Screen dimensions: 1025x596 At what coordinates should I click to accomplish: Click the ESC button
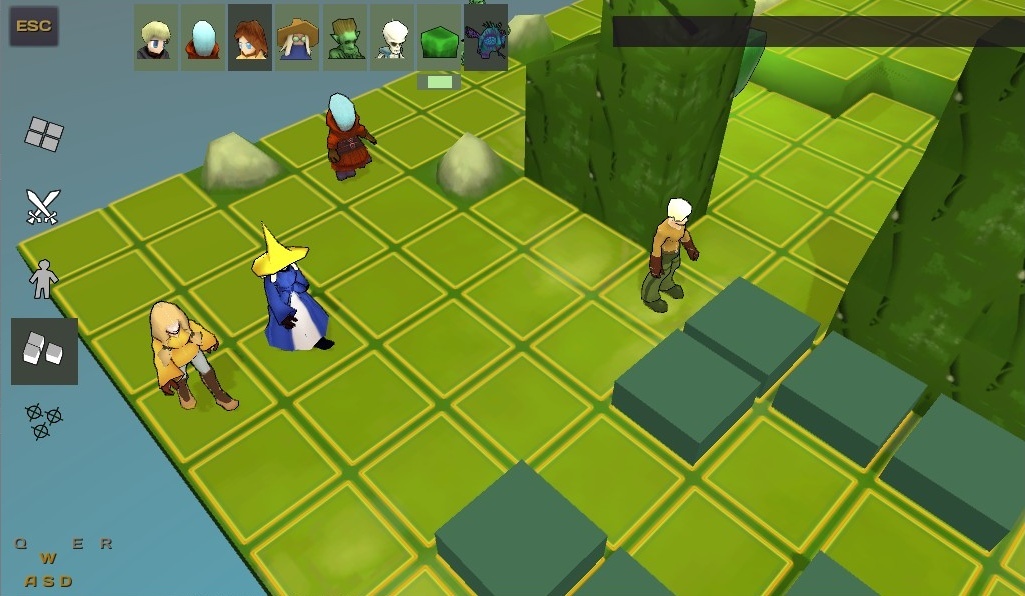[34, 26]
